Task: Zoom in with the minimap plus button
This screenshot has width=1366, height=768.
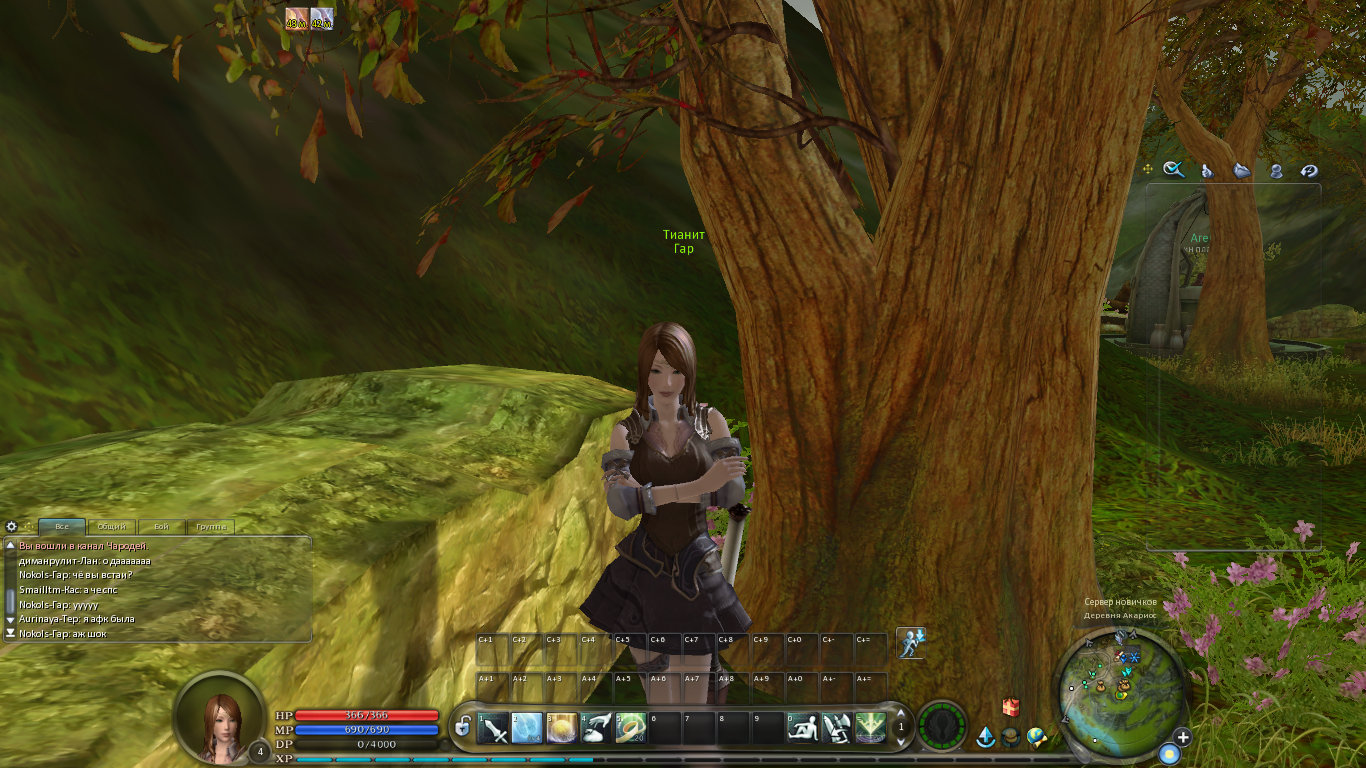Action: click(x=1183, y=738)
